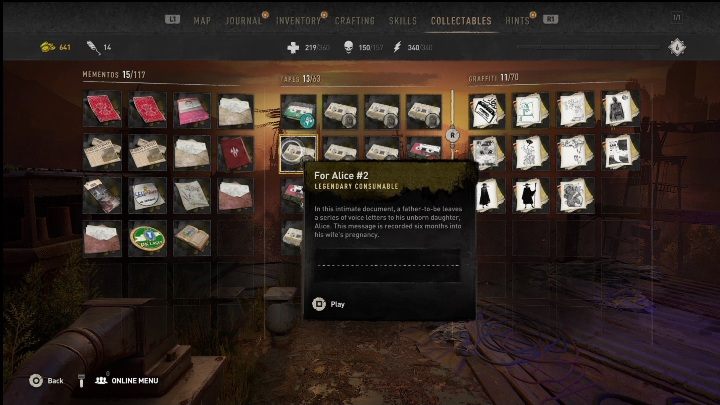View the cassette tape graffiti sketch
The height and width of the screenshot is (405, 720).
[x=489, y=110]
